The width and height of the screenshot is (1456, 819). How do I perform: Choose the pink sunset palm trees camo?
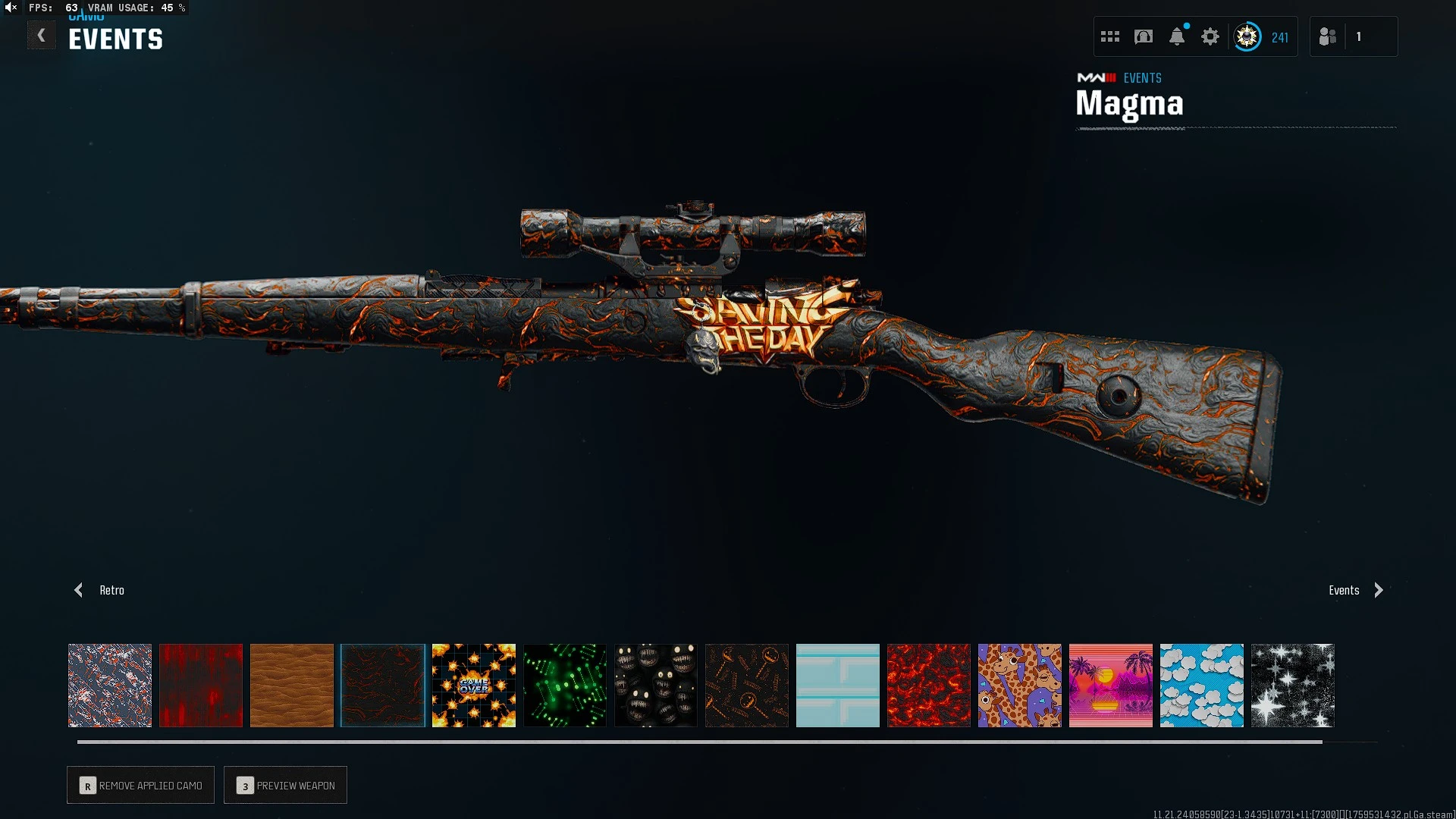[1111, 686]
